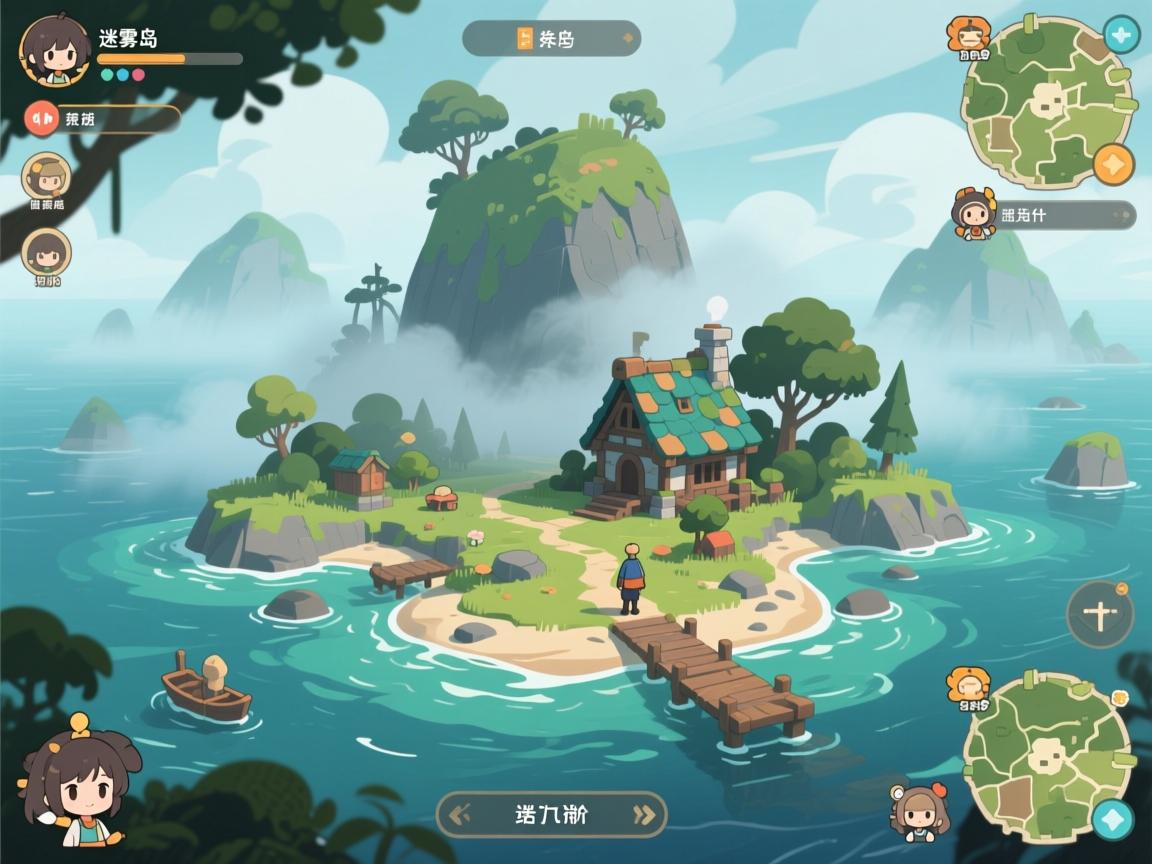
Task: Select the dark-haired party member in green
Action: click(x=46, y=252)
